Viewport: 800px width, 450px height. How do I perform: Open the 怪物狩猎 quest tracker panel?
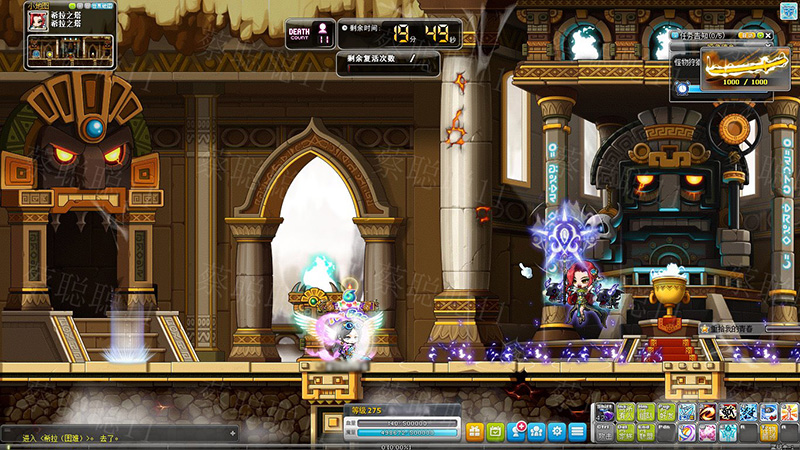pyautogui.click(x=686, y=64)
